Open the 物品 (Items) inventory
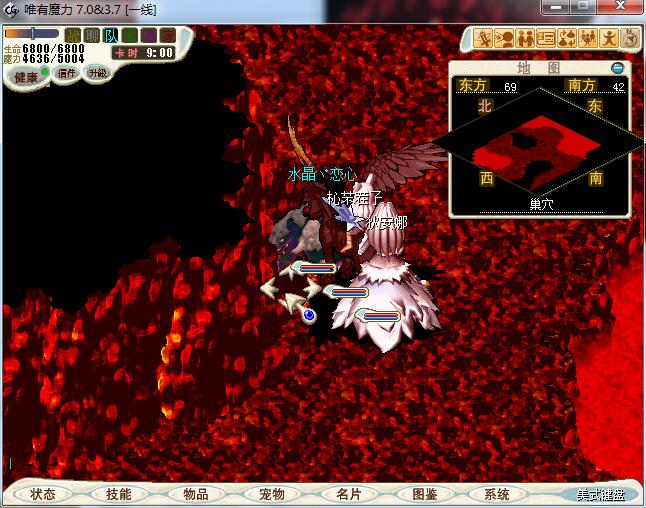This screenshot has width=646, height=508. point(195,494)
